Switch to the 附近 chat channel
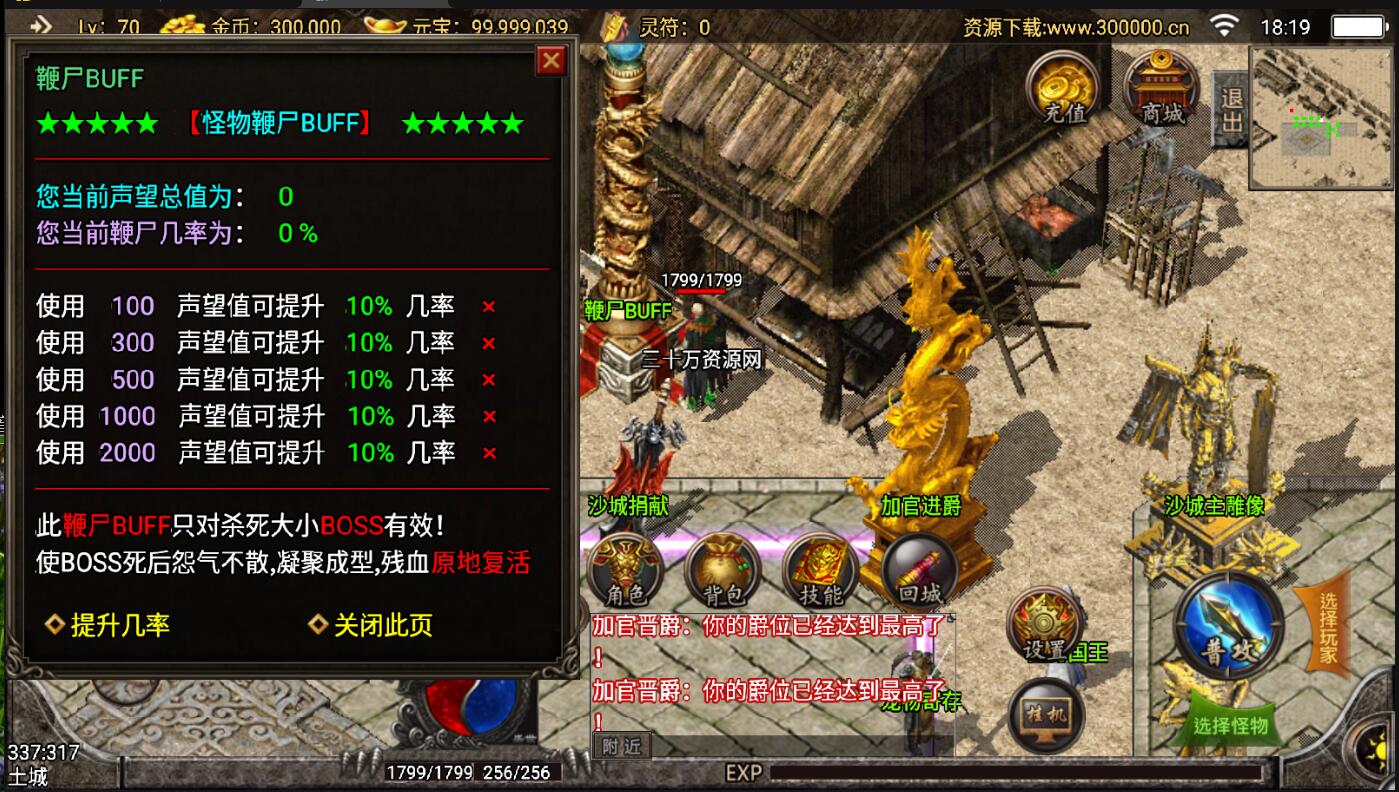Screen dimensions: 1399x792 click(621, 745)
